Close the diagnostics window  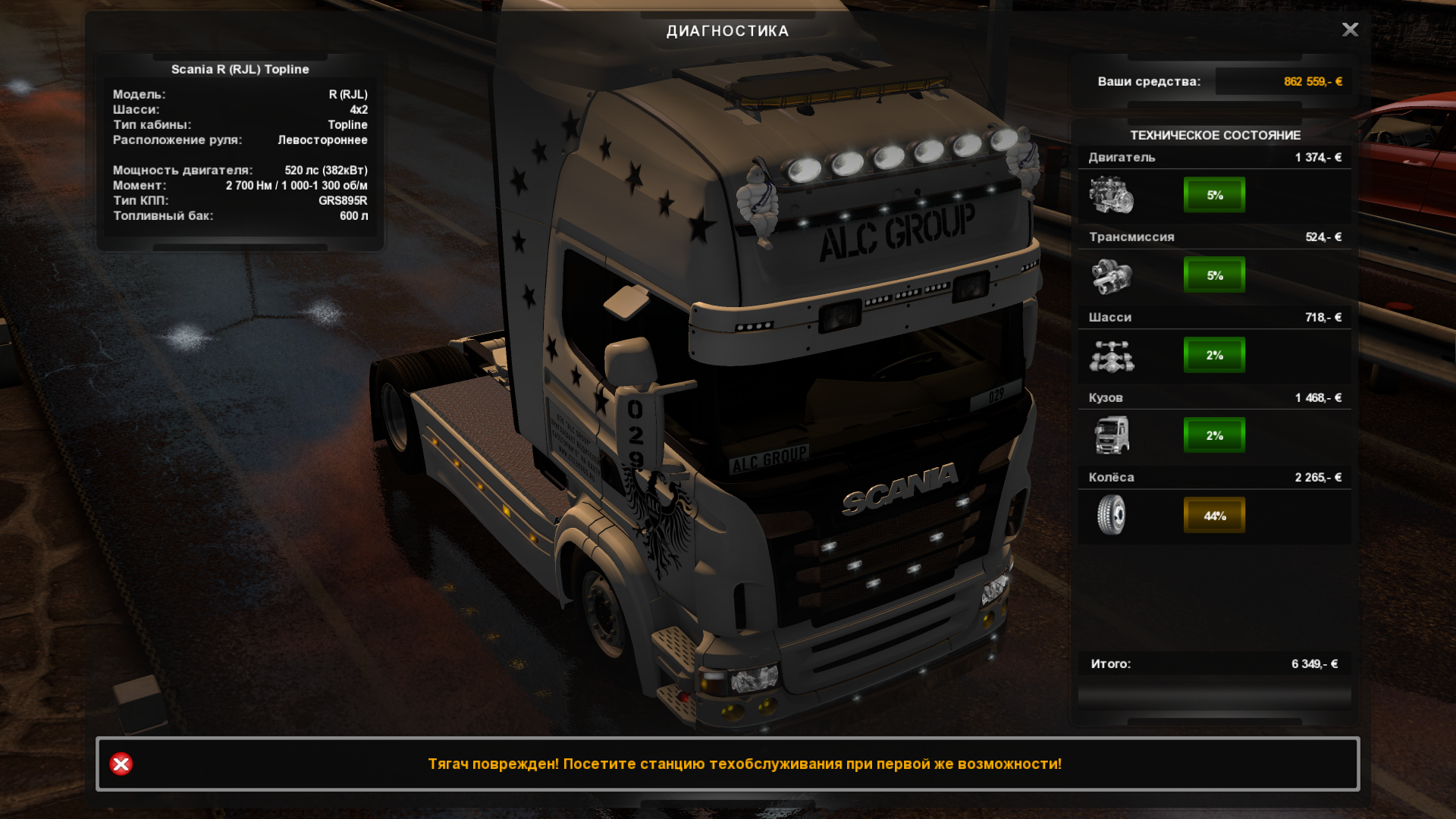tap(1350, 30)
